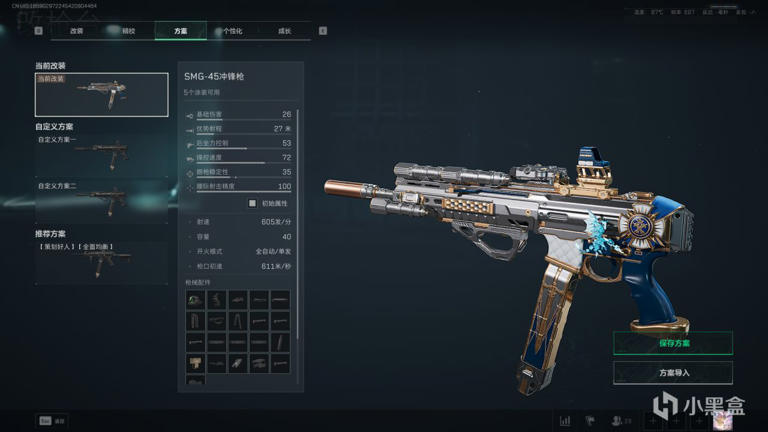Click the 保存方案 button

pyautogui.click(x=673, y=343)
